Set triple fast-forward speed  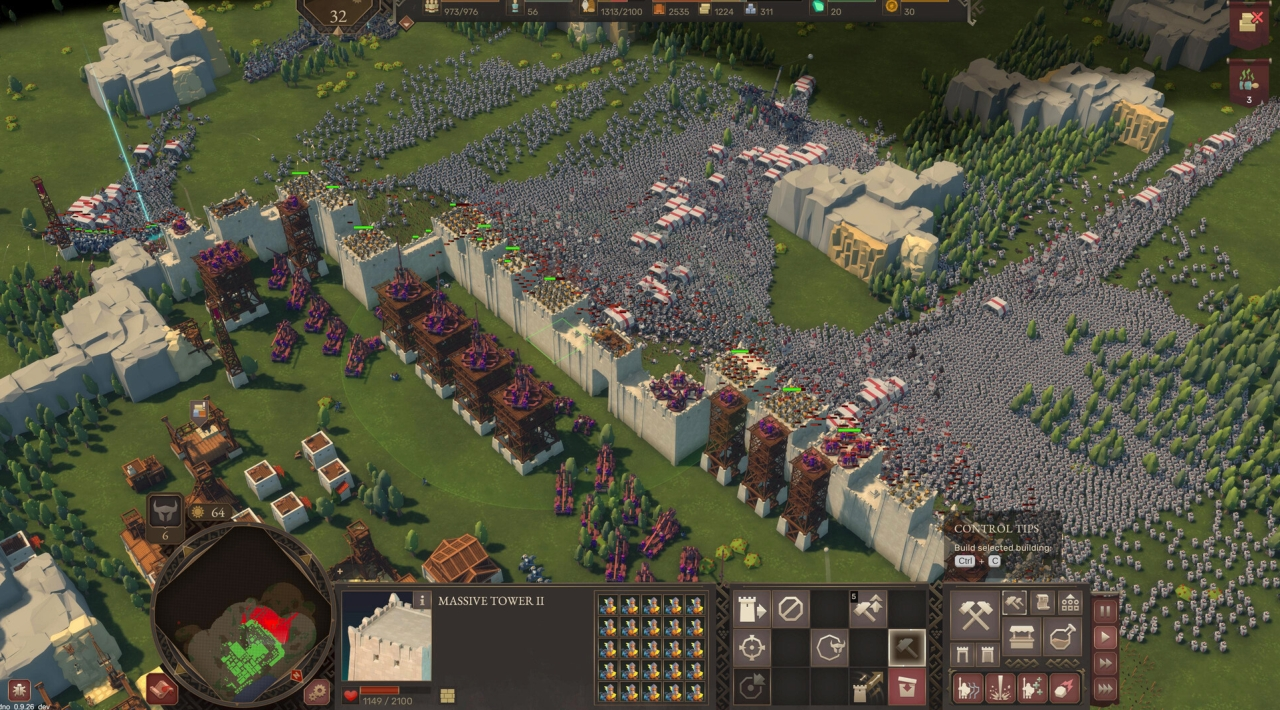1105,689
